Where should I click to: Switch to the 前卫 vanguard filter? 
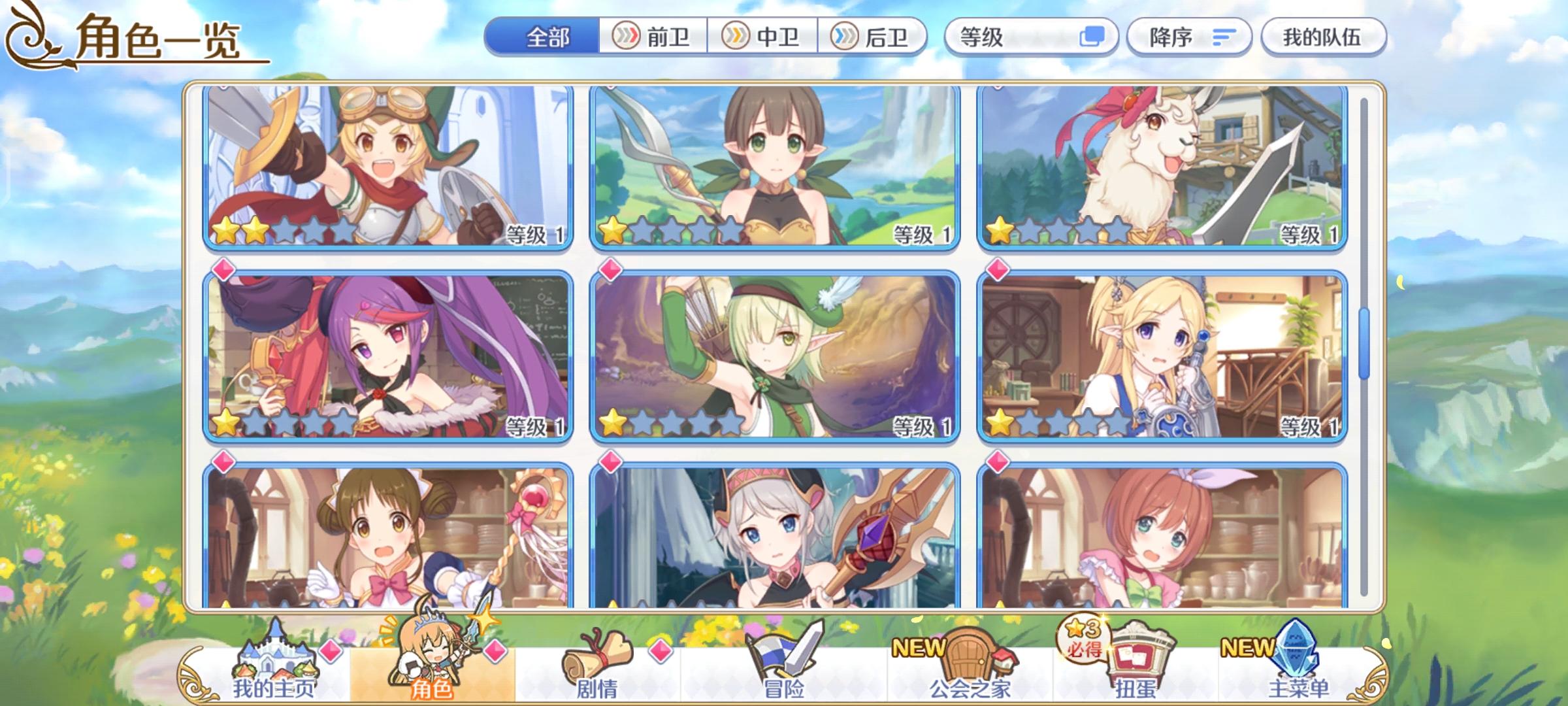click(653, 37)
